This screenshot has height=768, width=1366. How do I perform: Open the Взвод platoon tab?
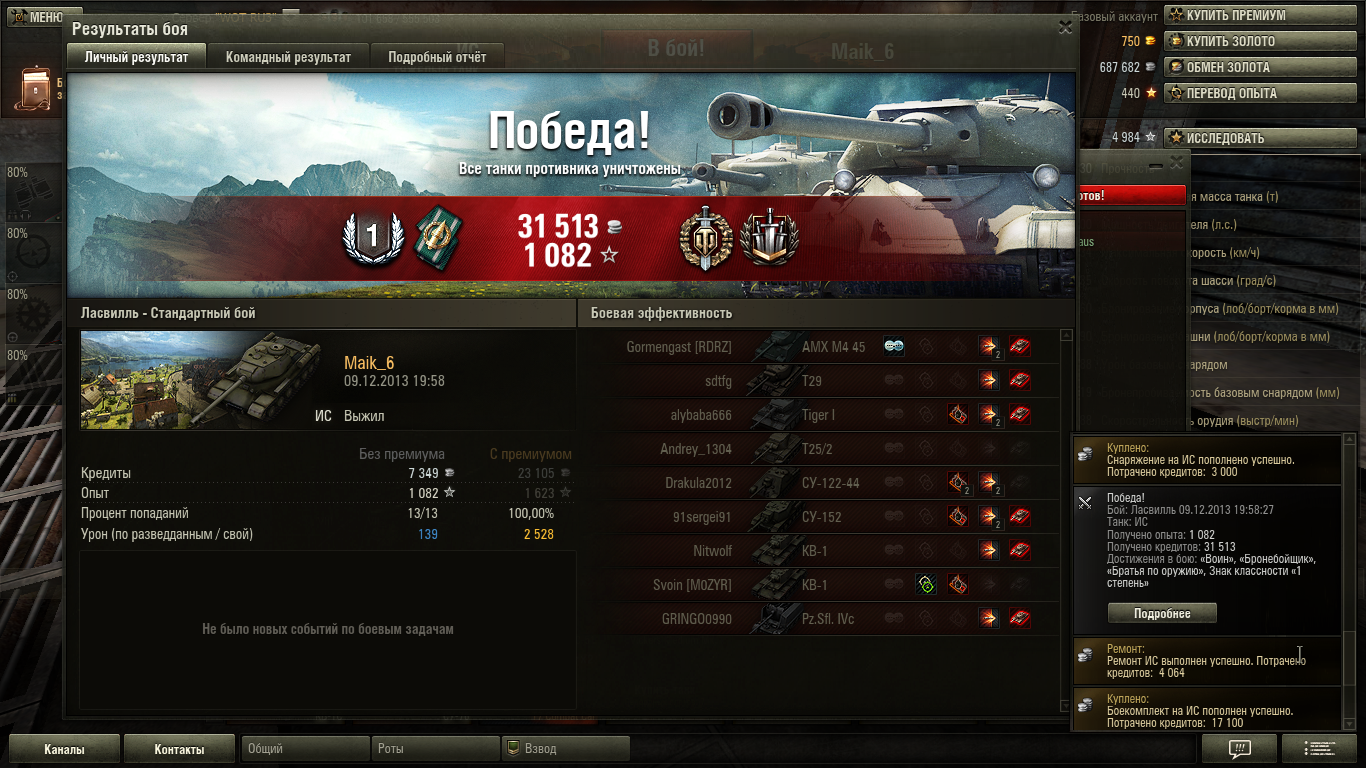(564, 749)
